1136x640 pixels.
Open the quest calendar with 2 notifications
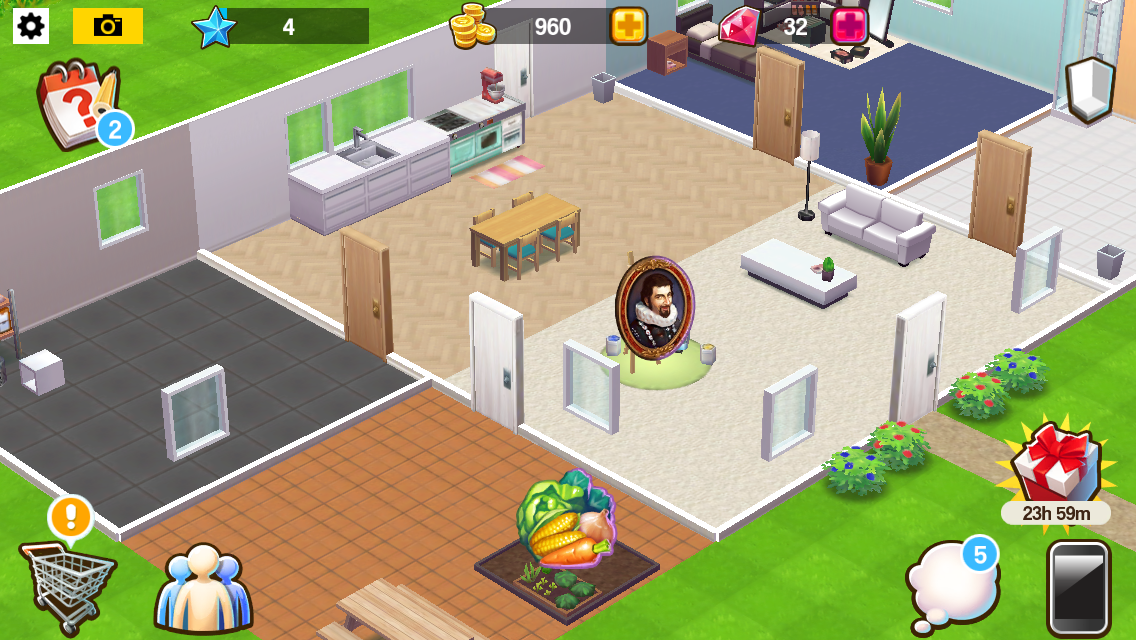[79, 106]
